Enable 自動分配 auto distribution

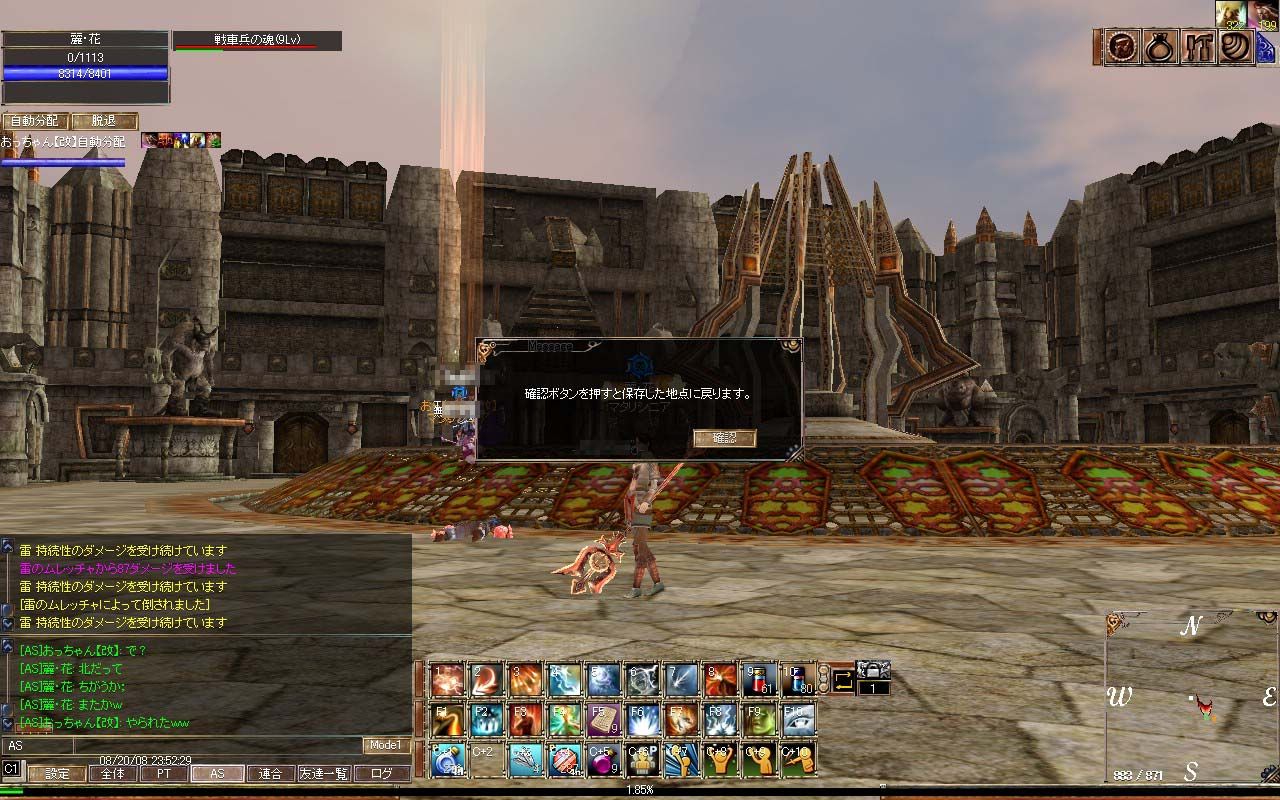point(35,121)
